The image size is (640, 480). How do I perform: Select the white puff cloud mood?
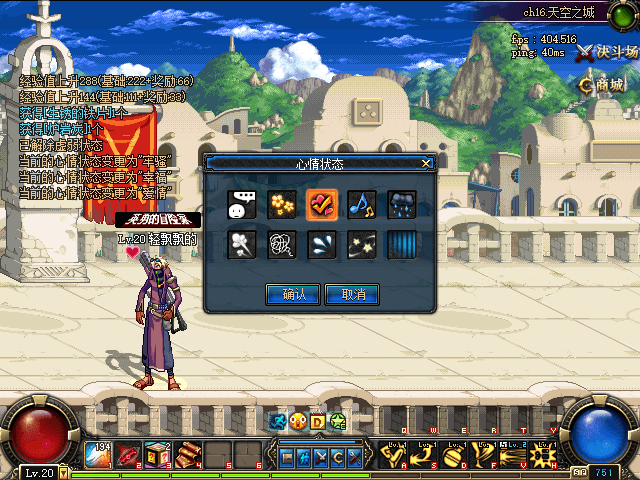pyautogui.click(x=241, y=245)
